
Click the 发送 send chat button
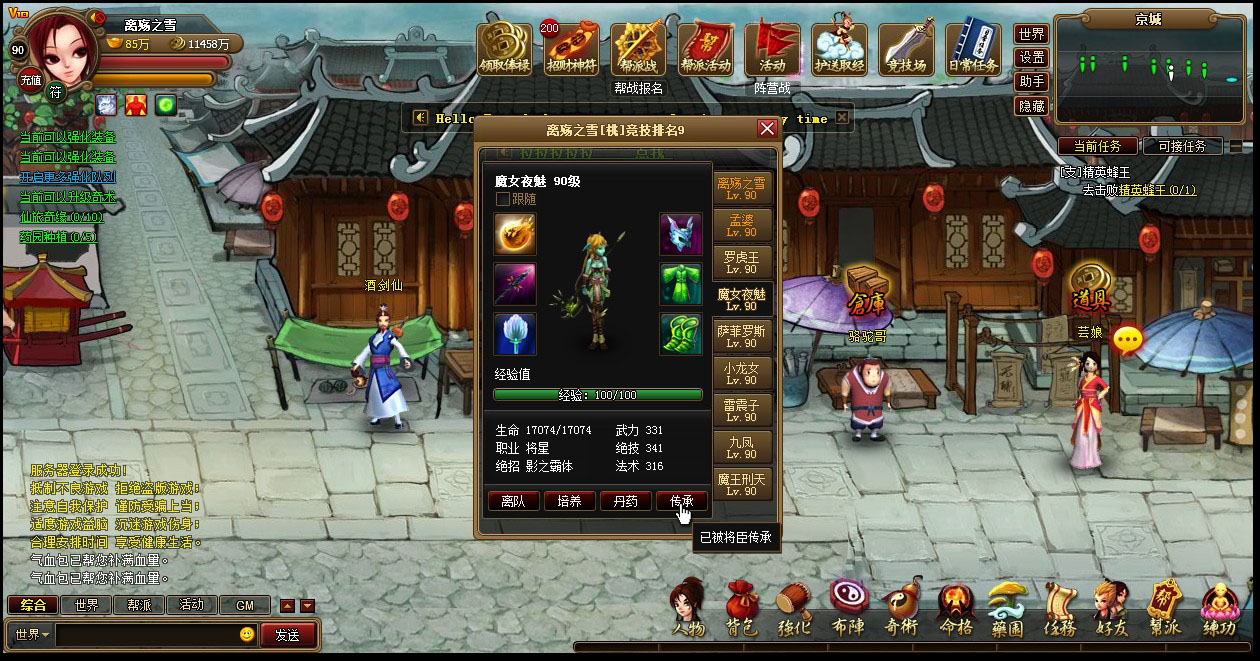288,634
